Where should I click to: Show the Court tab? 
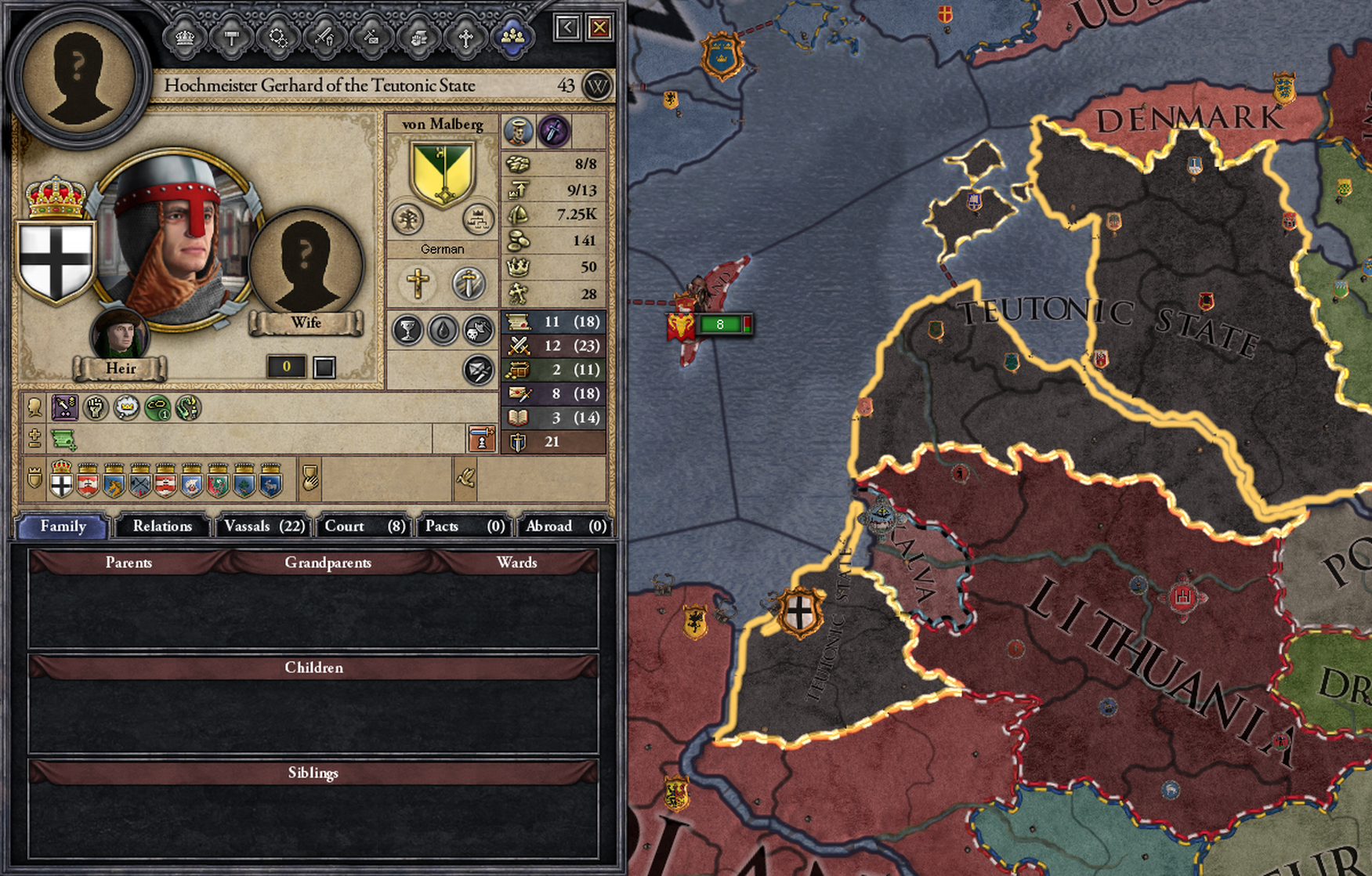364,526
